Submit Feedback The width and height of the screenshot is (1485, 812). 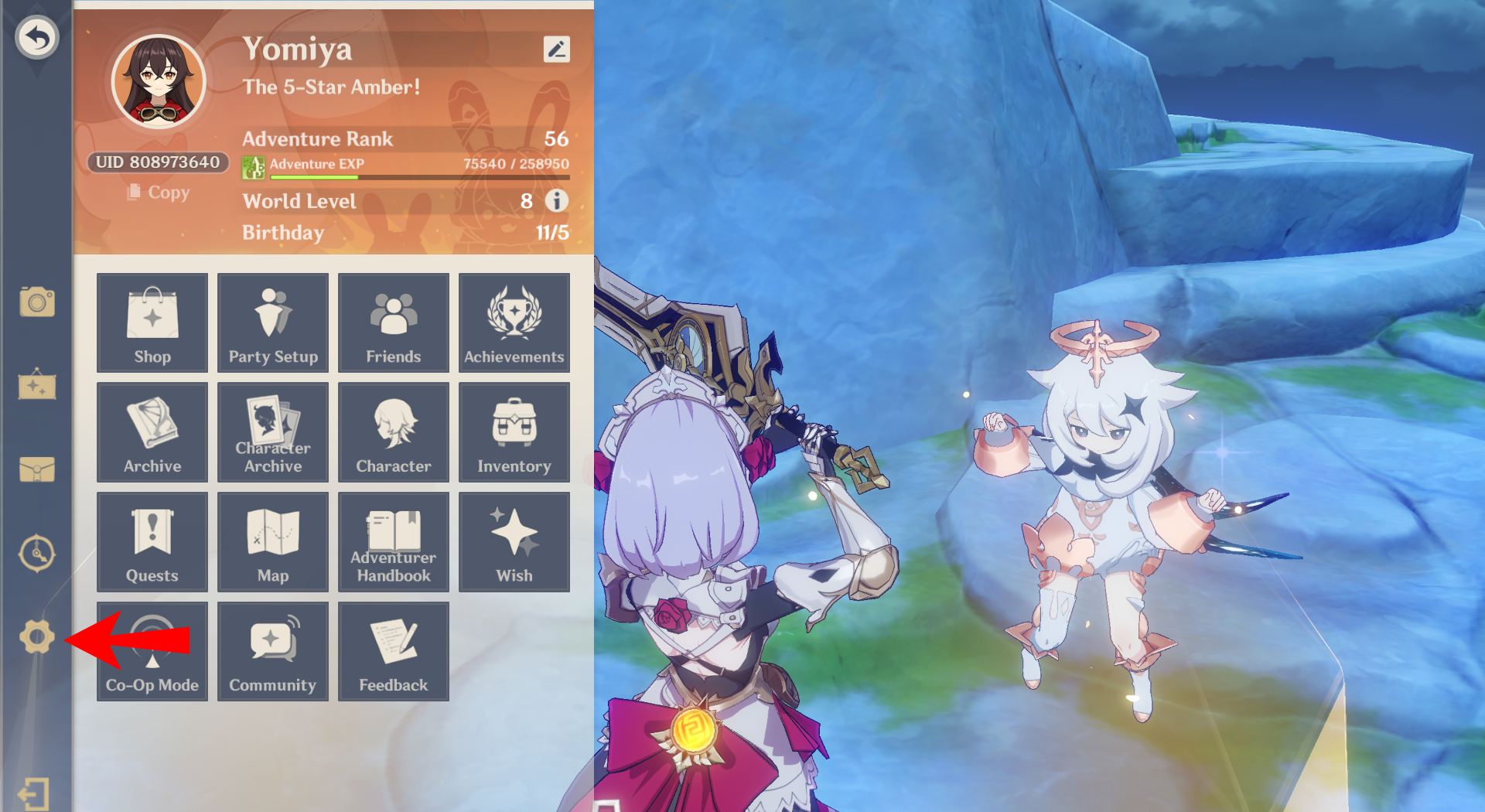pyautogui.click(x=393, y=651)
